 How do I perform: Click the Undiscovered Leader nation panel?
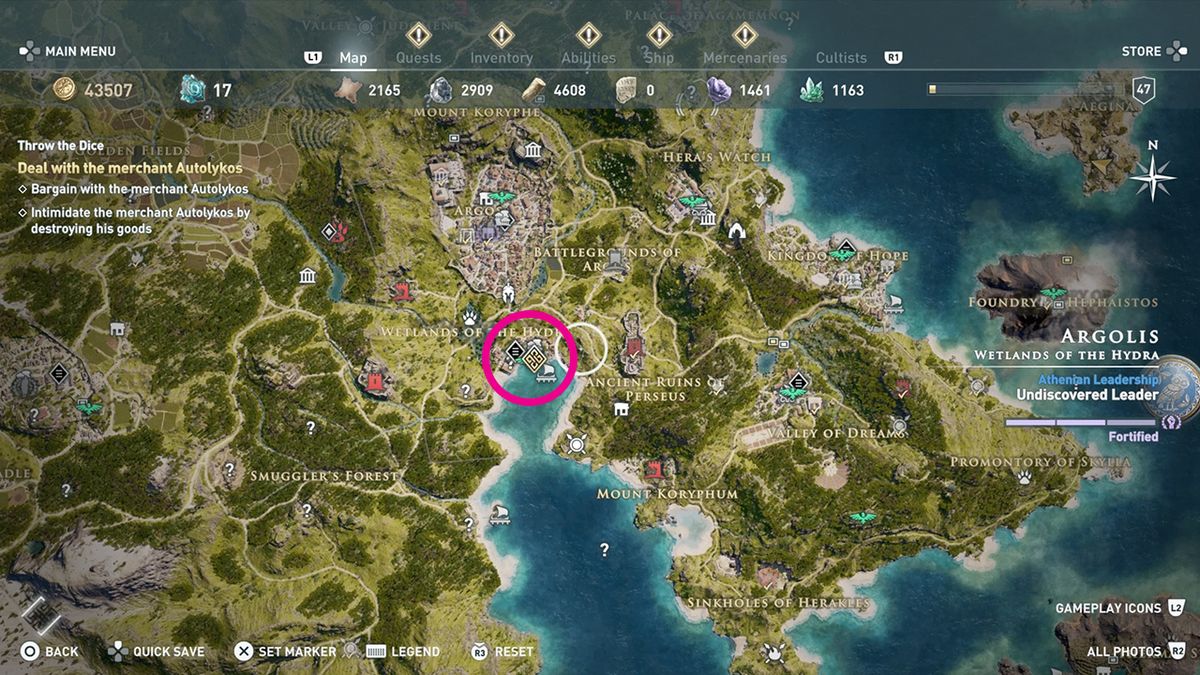point(1087,395)
